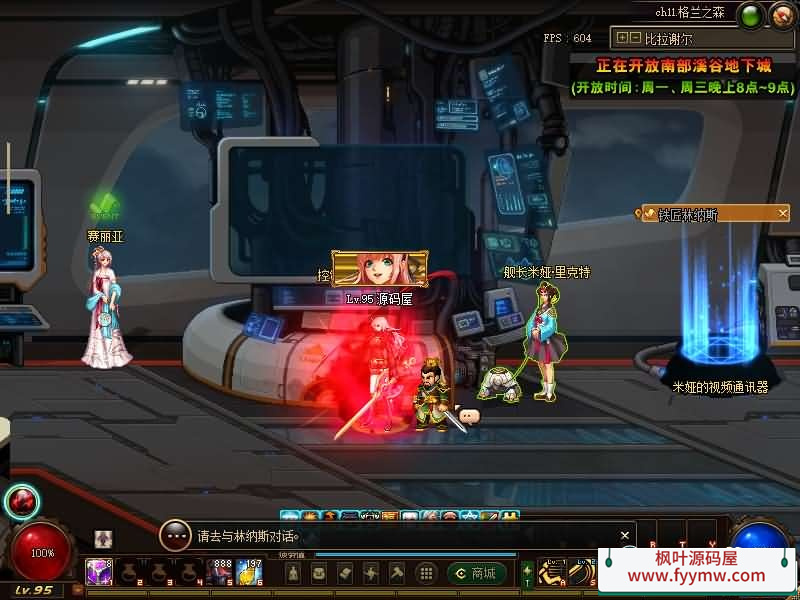
Task: Use the potion stack showing 888
Action: pos(221,572)
